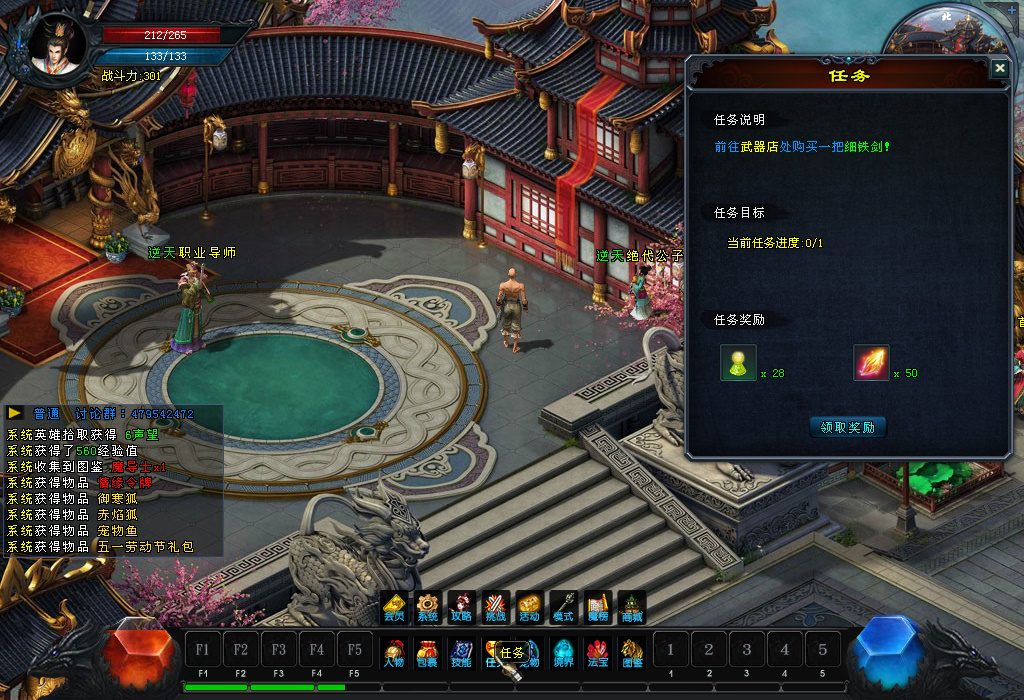This screenshot has width=1024, height=700.
Task: Open the 人物 character panel
Action: pos(394,653)
